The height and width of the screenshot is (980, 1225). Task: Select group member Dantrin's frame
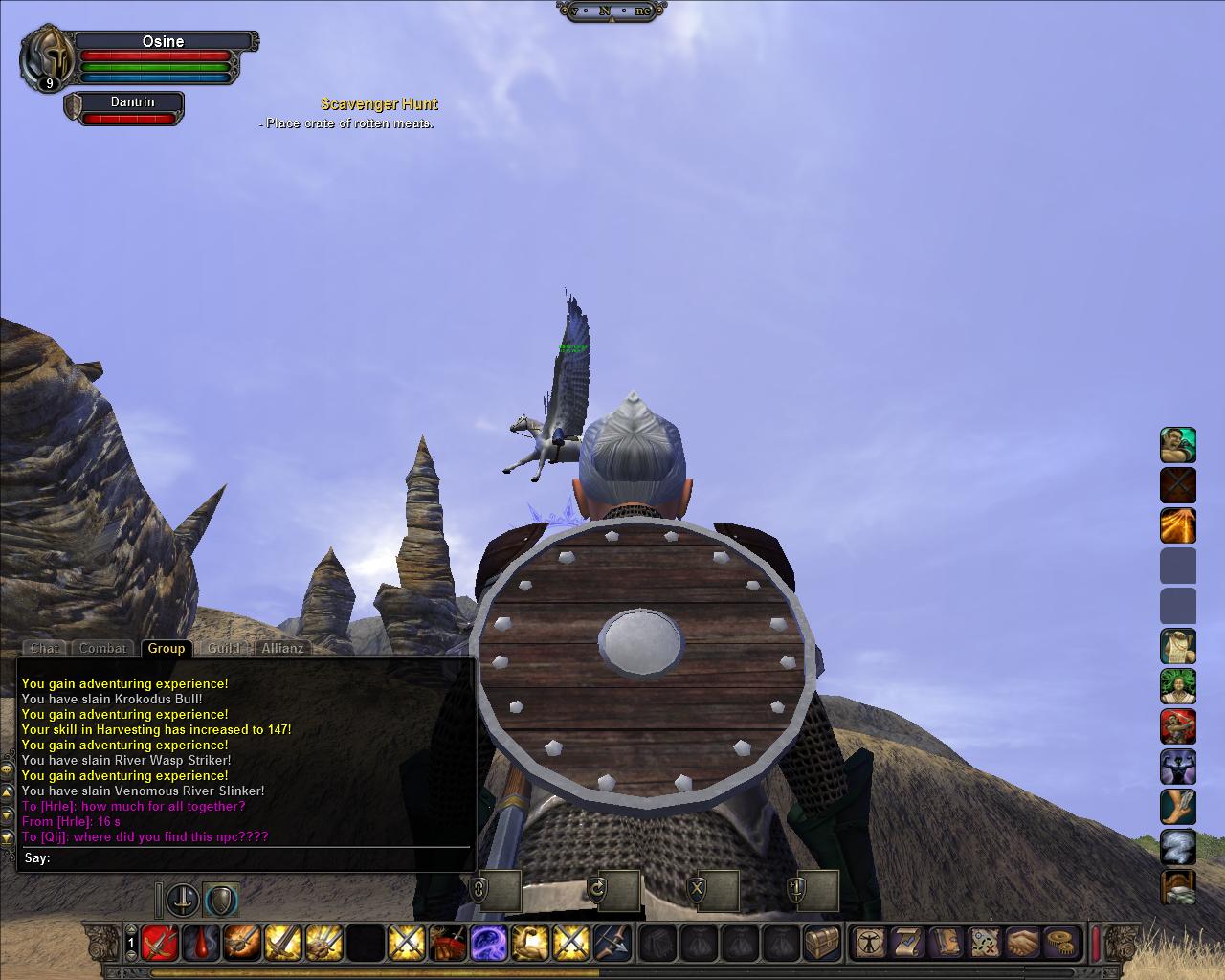coord(124,108)
